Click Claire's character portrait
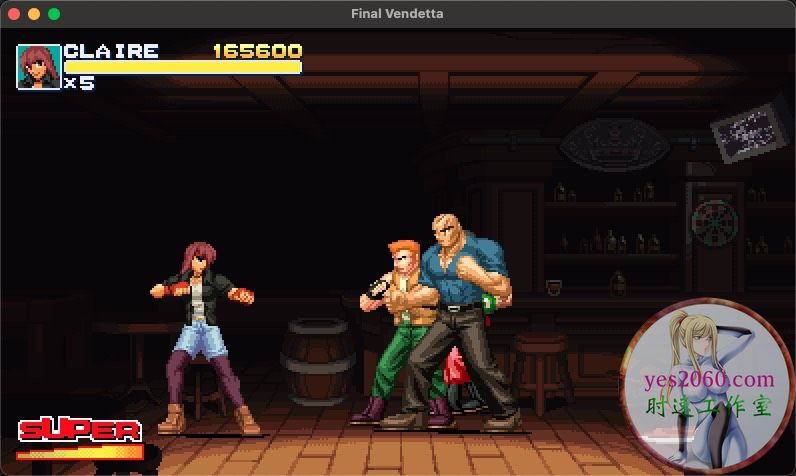Image resolution: width=796 pixels, height=476 pixels. (39, 67)
